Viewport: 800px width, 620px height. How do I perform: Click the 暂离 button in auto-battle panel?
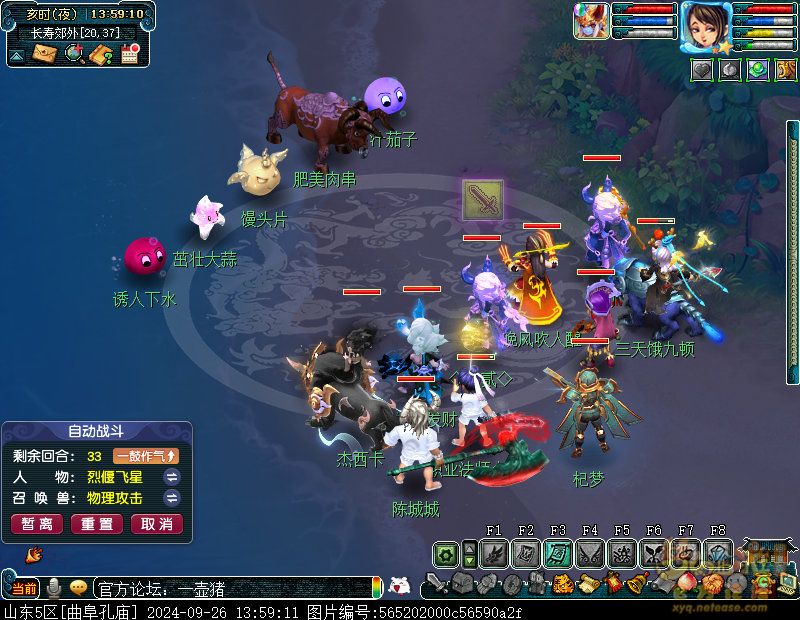[36, 524]
